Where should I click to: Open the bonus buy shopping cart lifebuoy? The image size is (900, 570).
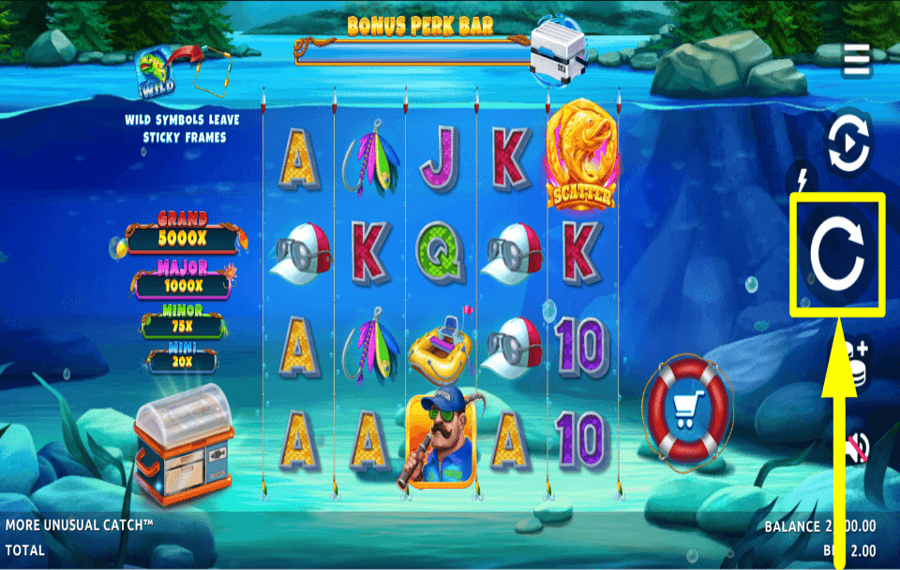tap(688, 409)
